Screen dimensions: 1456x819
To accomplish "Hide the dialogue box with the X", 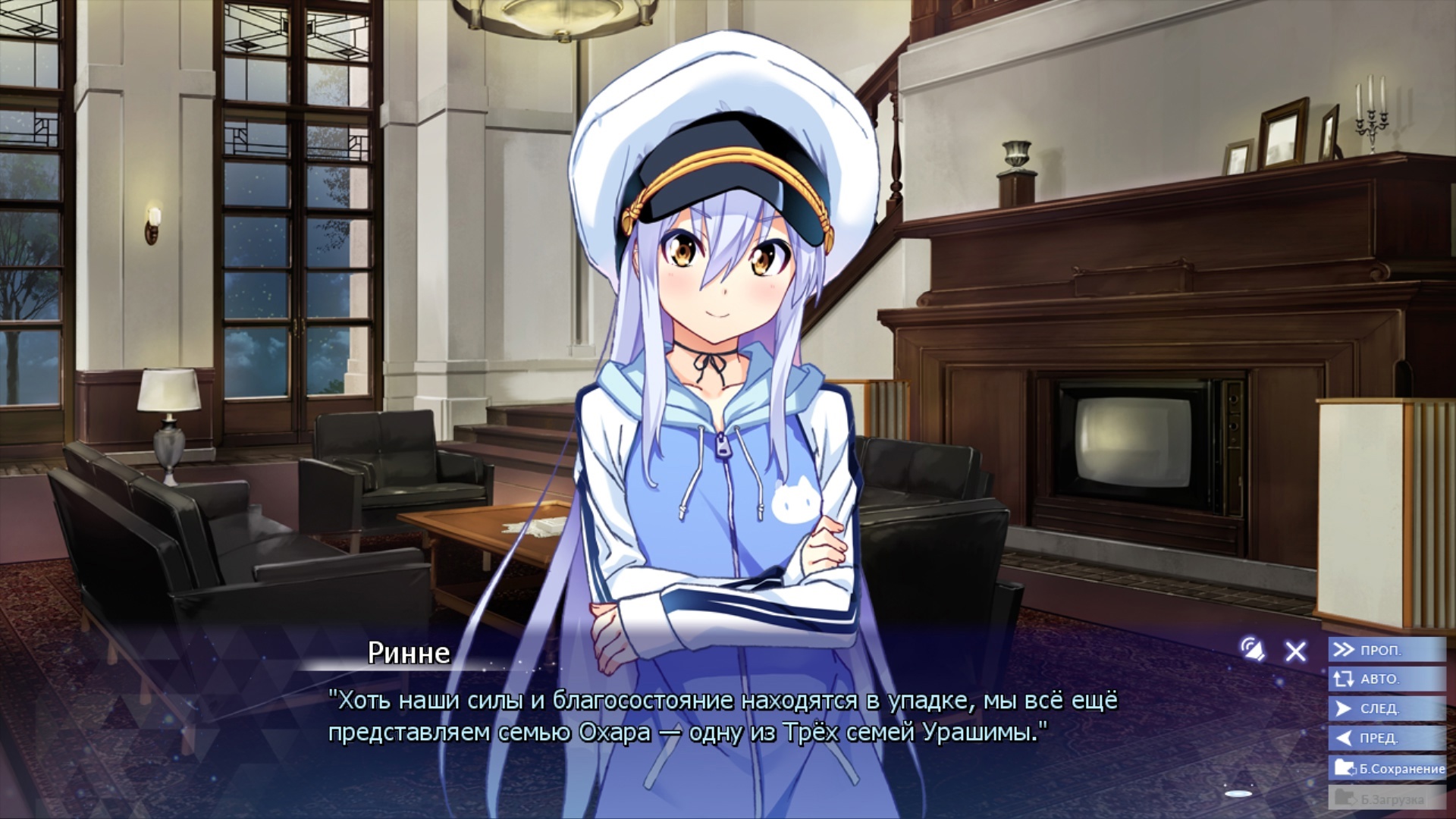I will coord(1295,651).
